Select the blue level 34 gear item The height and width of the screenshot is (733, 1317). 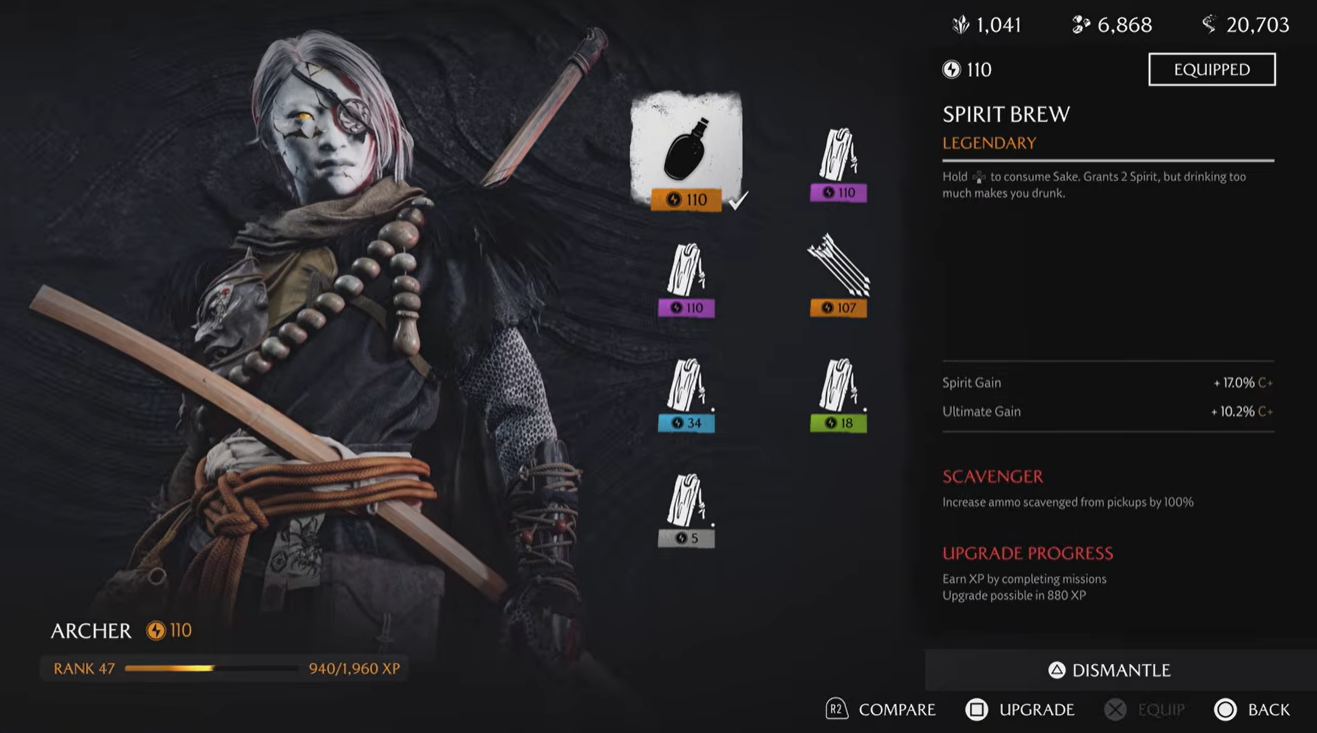pos(686,394)
